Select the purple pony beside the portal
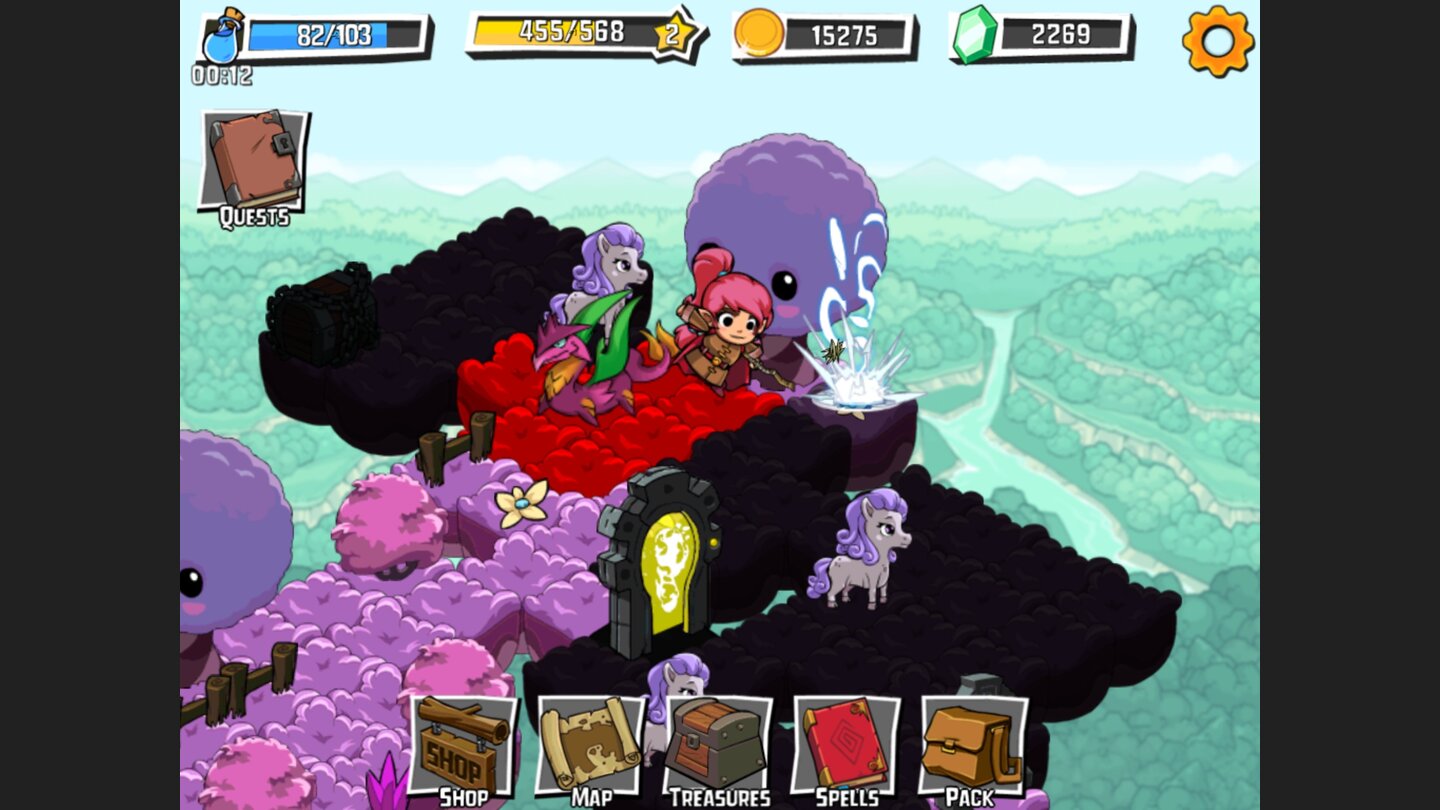 tap(865, 555)
